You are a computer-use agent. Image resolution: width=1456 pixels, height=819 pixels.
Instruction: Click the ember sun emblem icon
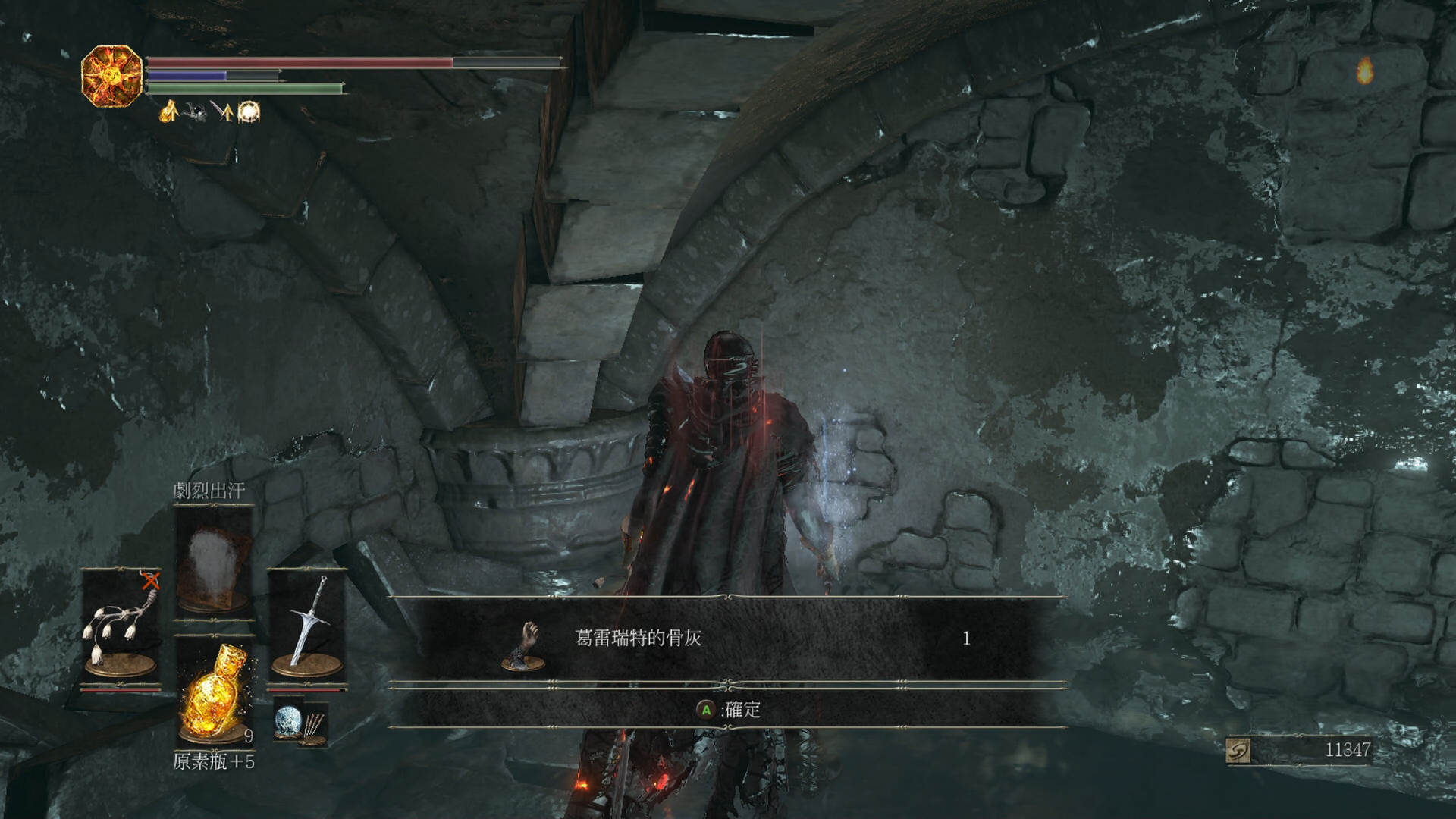(x=112, y=76)
